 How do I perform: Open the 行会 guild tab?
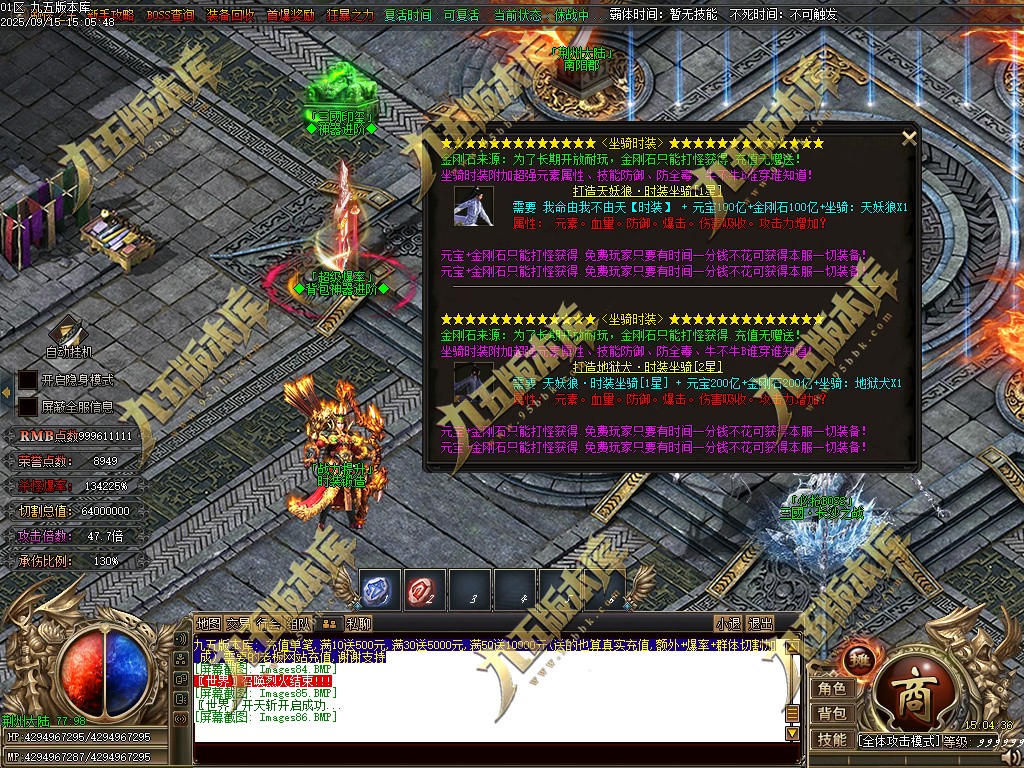(268, 624)
